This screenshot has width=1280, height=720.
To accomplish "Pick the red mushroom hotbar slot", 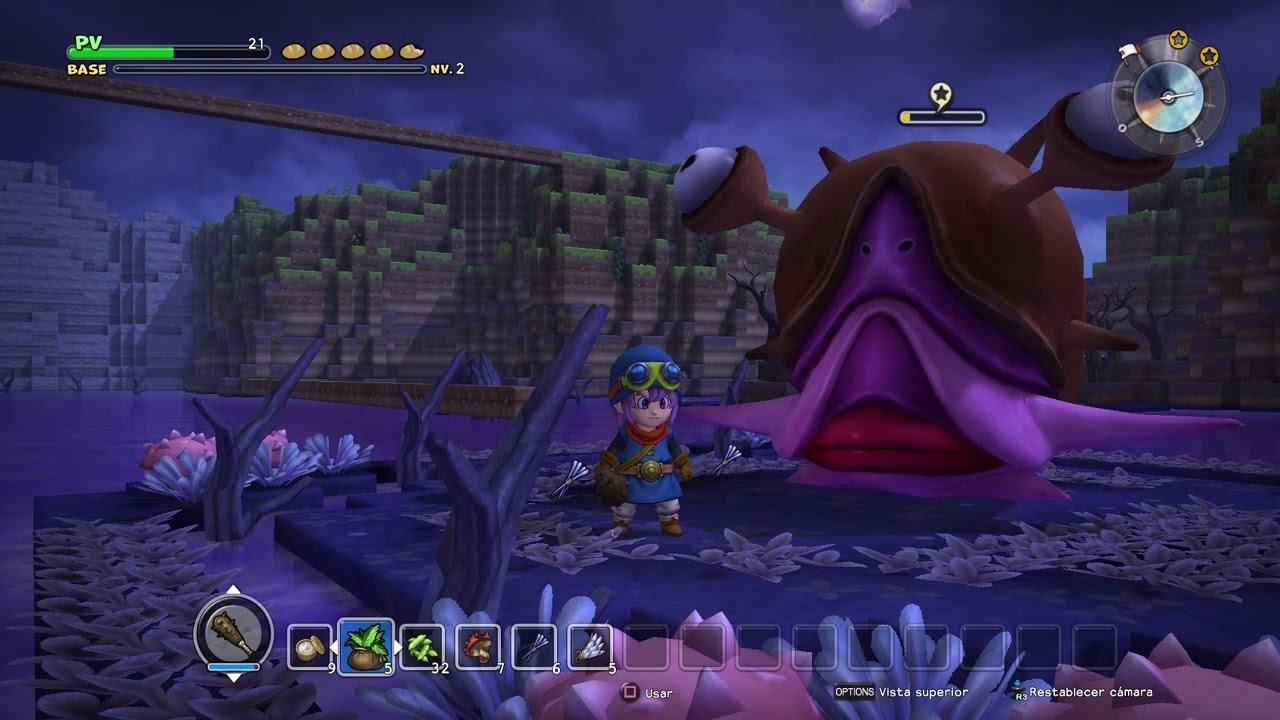I will 477,647.
